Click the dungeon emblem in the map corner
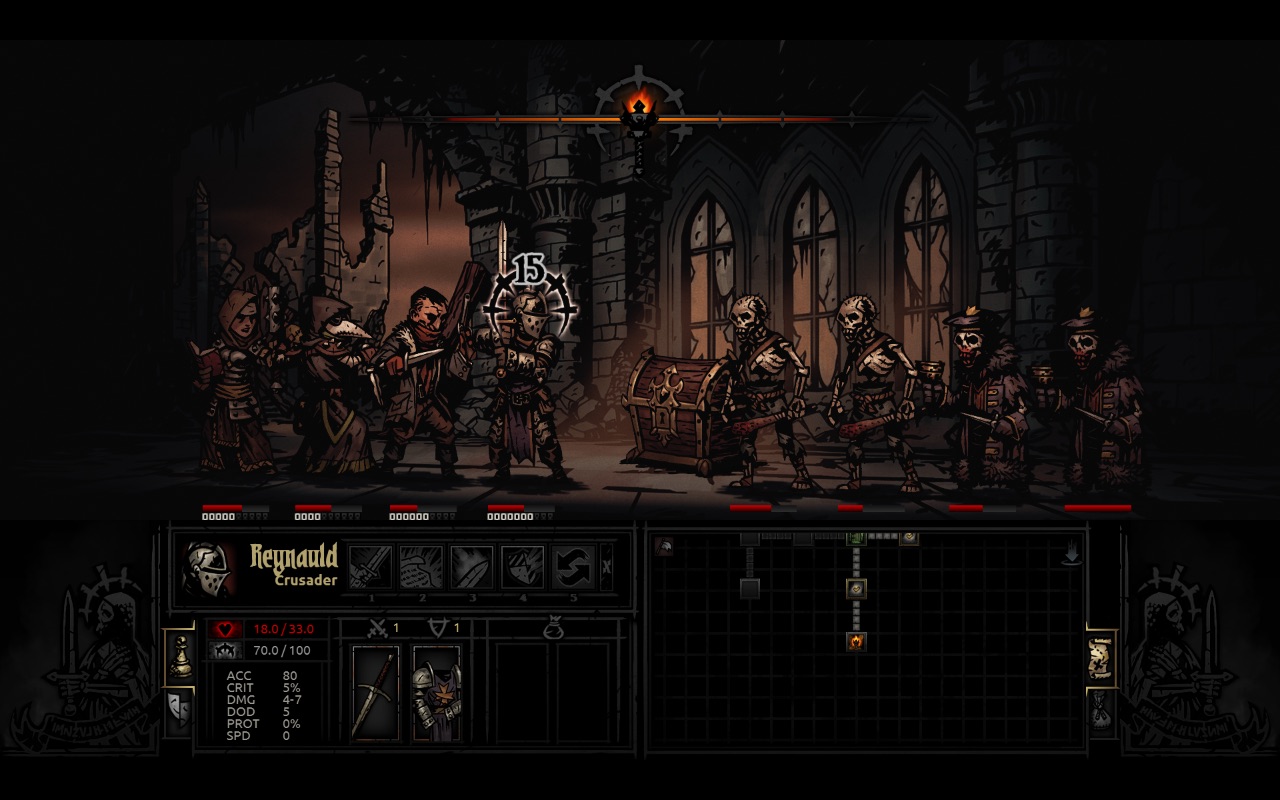 click(x=663, y=544)
